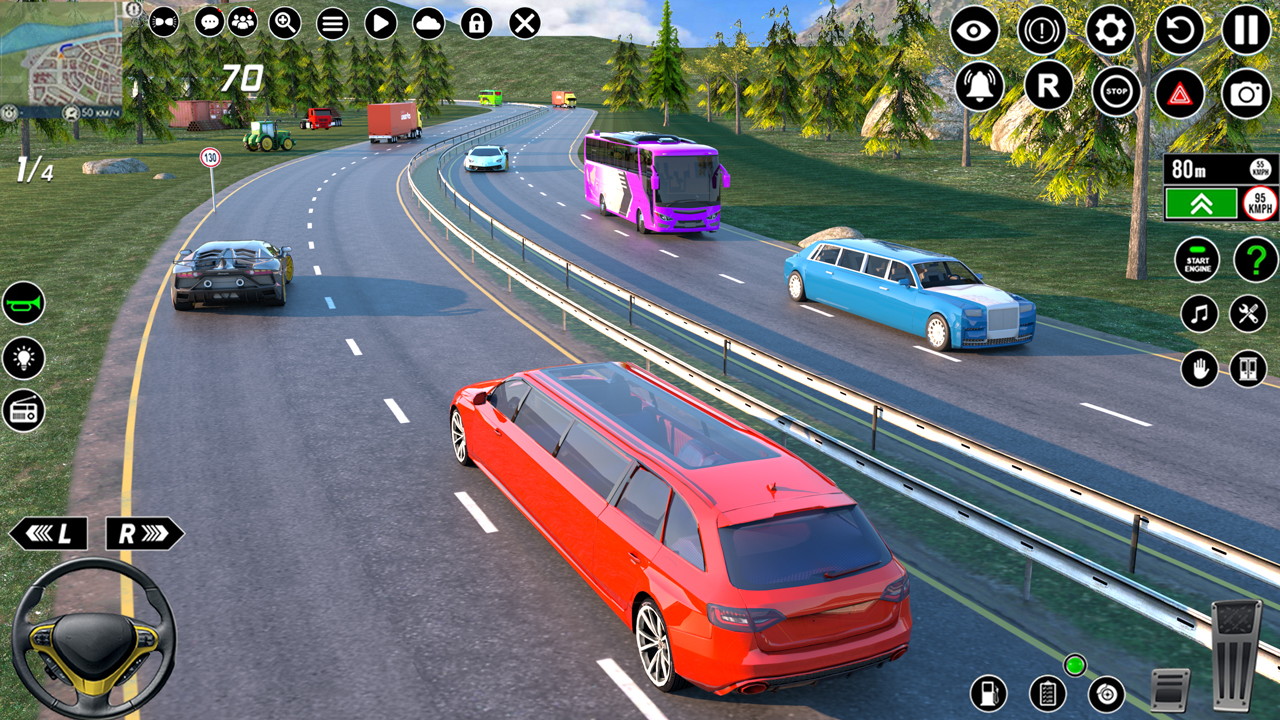Pause the game with the pause button
The image size is (1280, 720).
1246,30
